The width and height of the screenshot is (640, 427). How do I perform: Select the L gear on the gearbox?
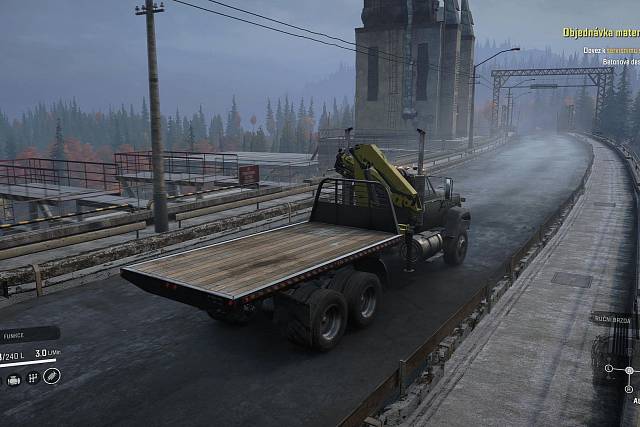(x=609, y=368)
